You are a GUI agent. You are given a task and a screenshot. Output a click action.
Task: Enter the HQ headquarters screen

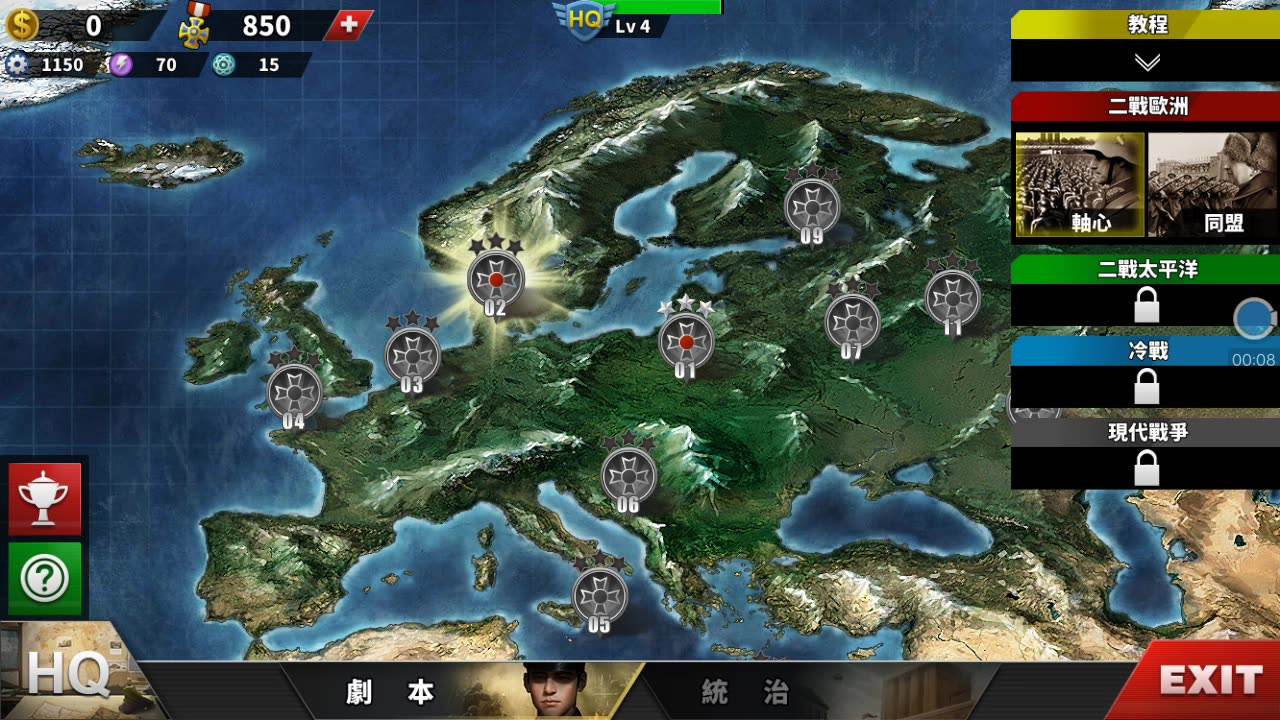tap(66, 673)
